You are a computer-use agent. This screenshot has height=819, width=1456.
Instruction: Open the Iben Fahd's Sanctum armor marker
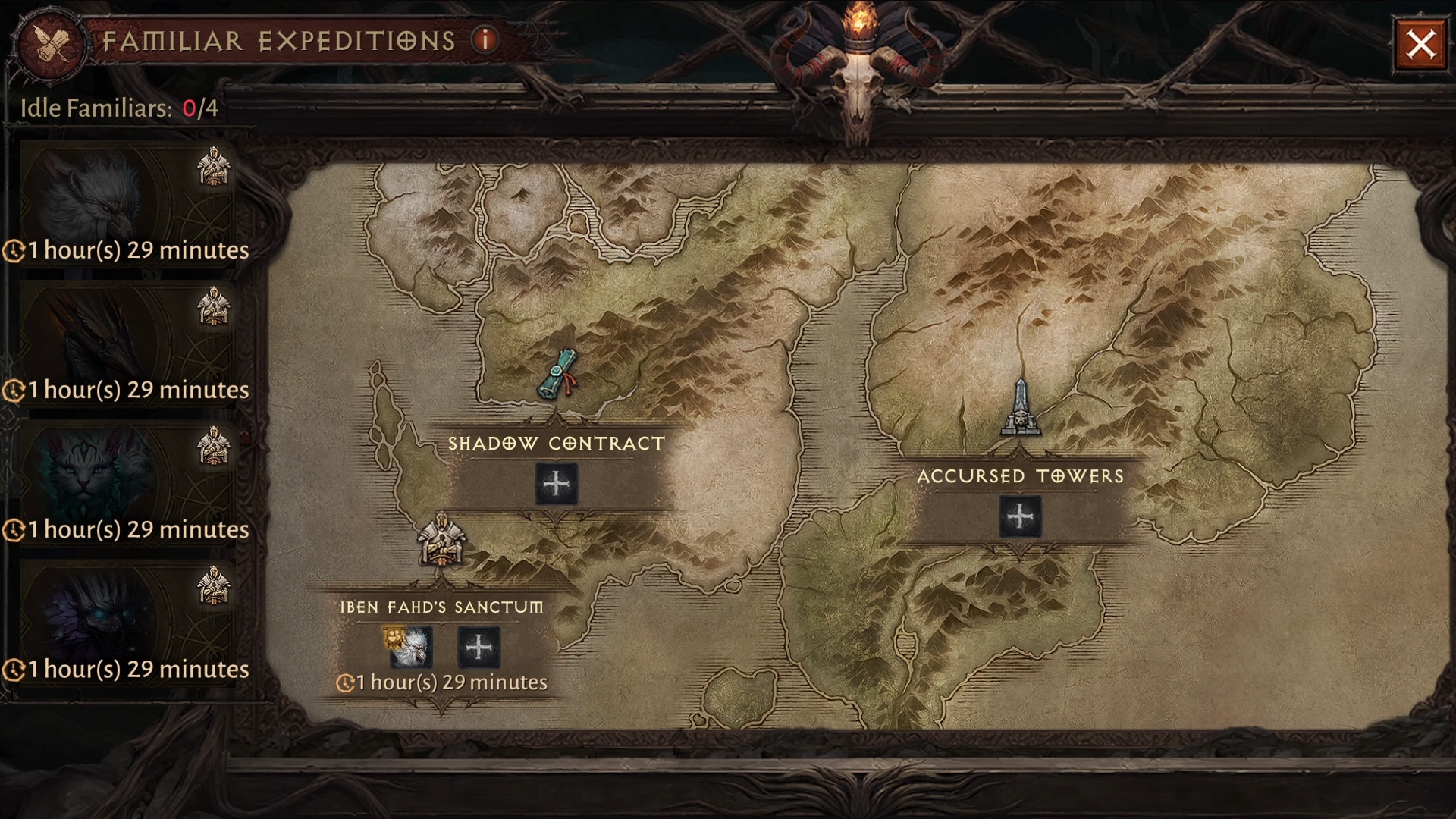coord(440,540)
